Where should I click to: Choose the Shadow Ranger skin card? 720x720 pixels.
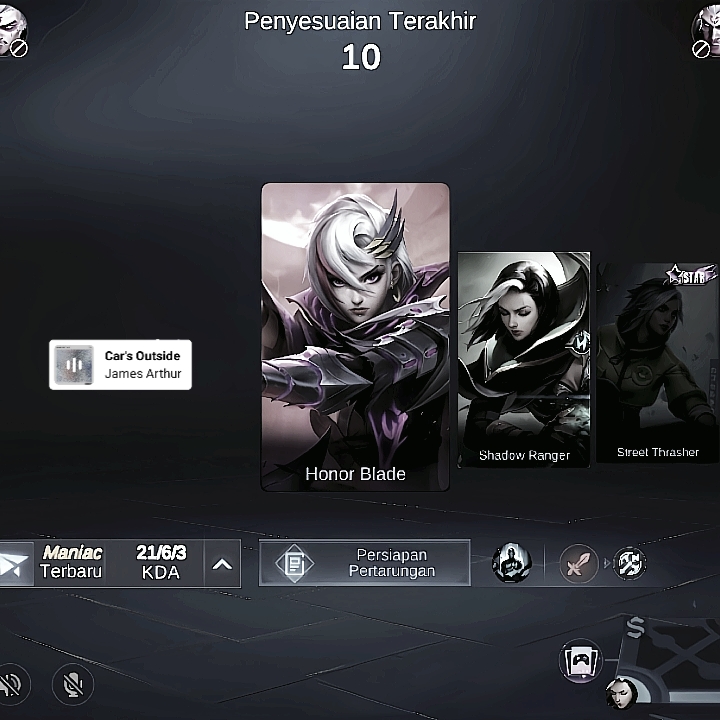524,360
